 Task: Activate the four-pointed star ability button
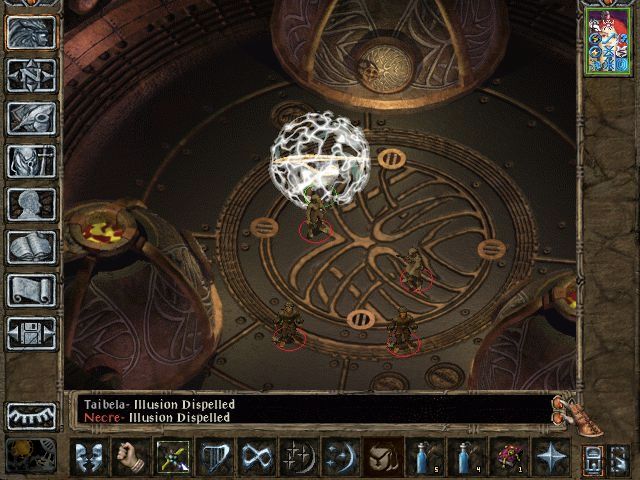click(551, 457)
